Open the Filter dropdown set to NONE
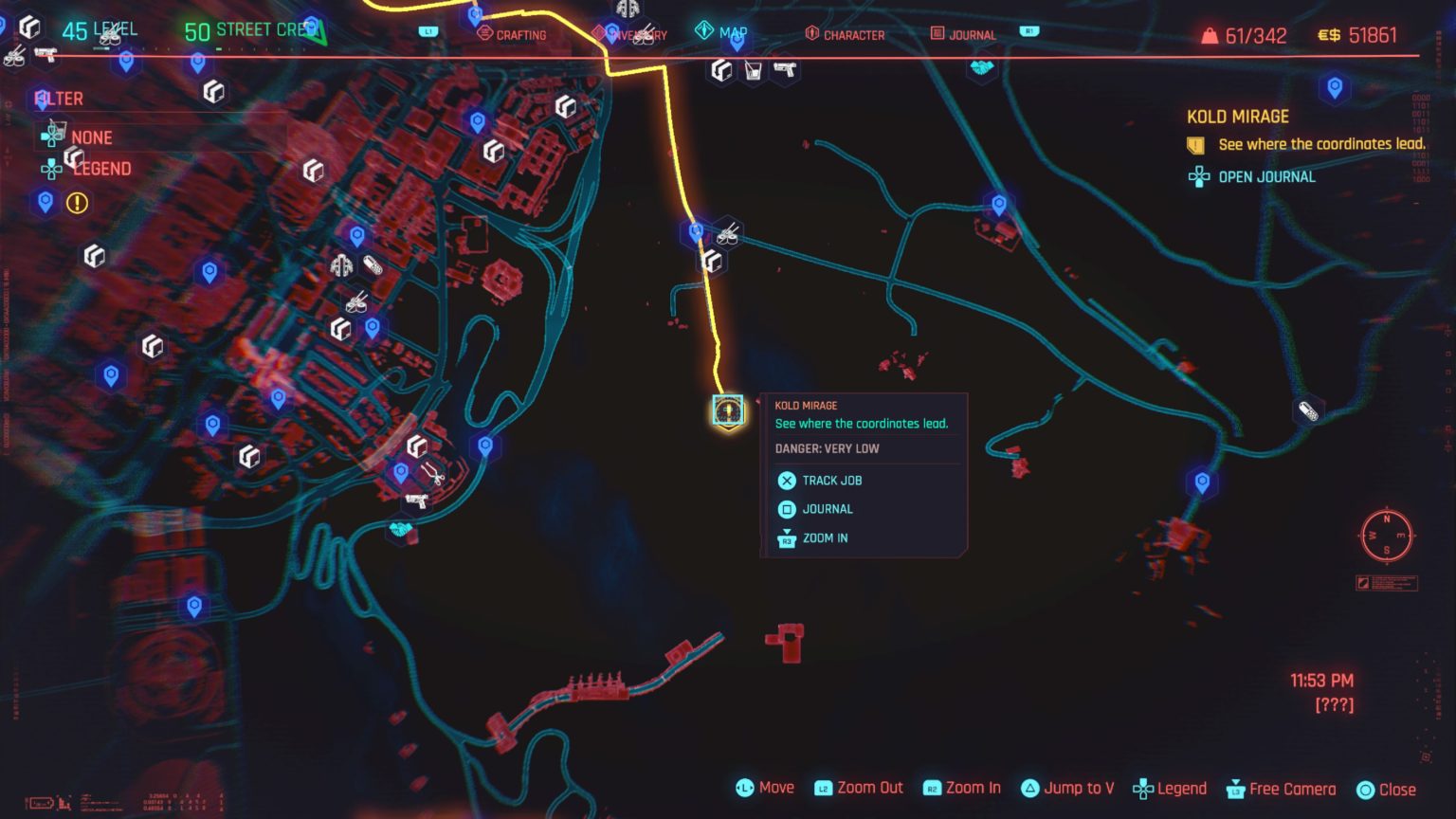 coord(91,137)
